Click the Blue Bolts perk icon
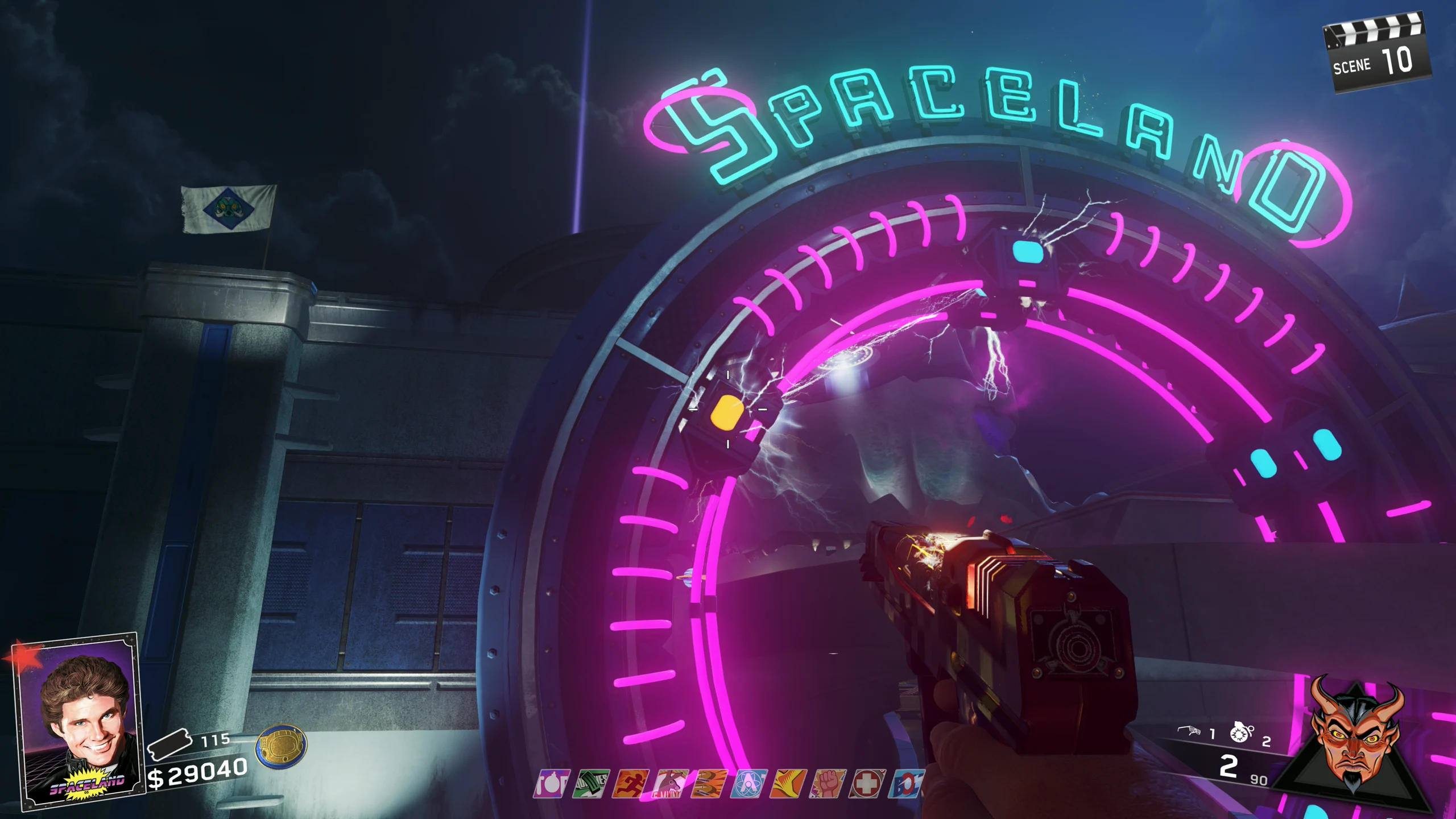 click(905, 784)
